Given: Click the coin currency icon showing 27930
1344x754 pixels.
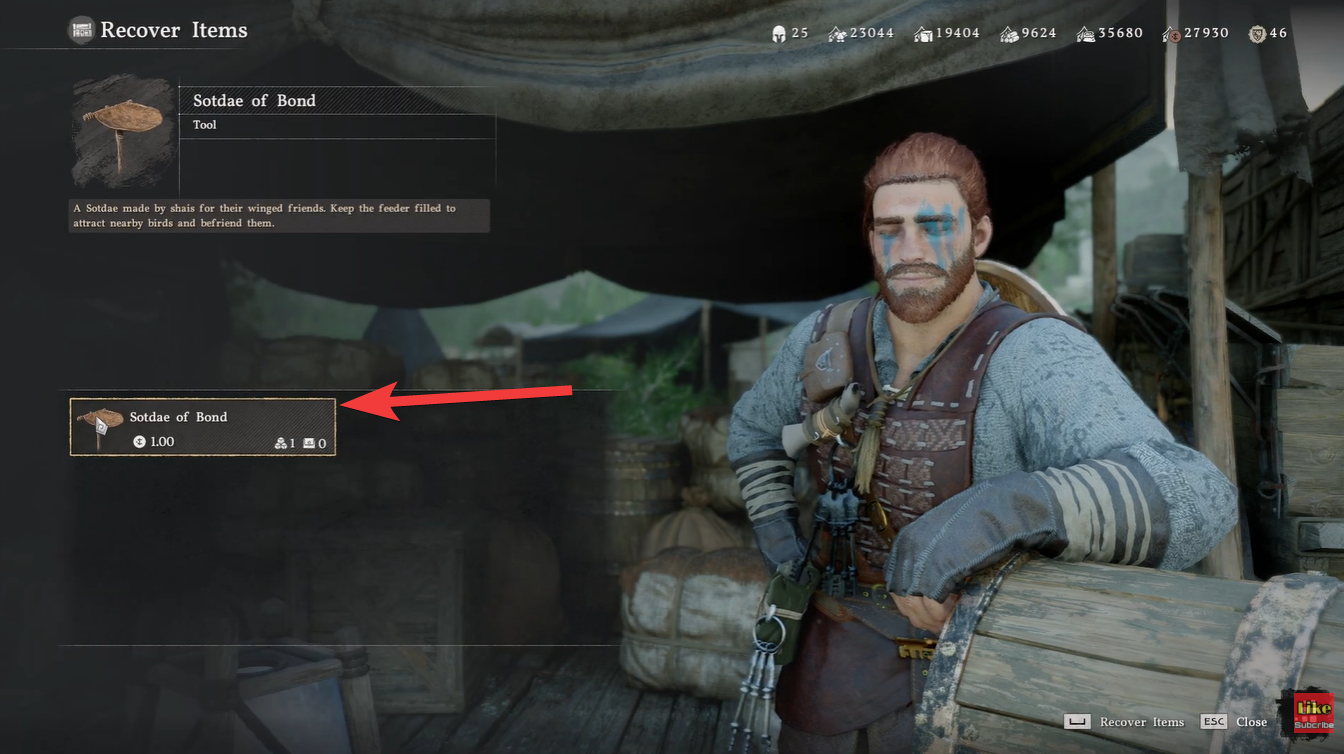Looking at the screenshot, I should (x=1172, y=33).
